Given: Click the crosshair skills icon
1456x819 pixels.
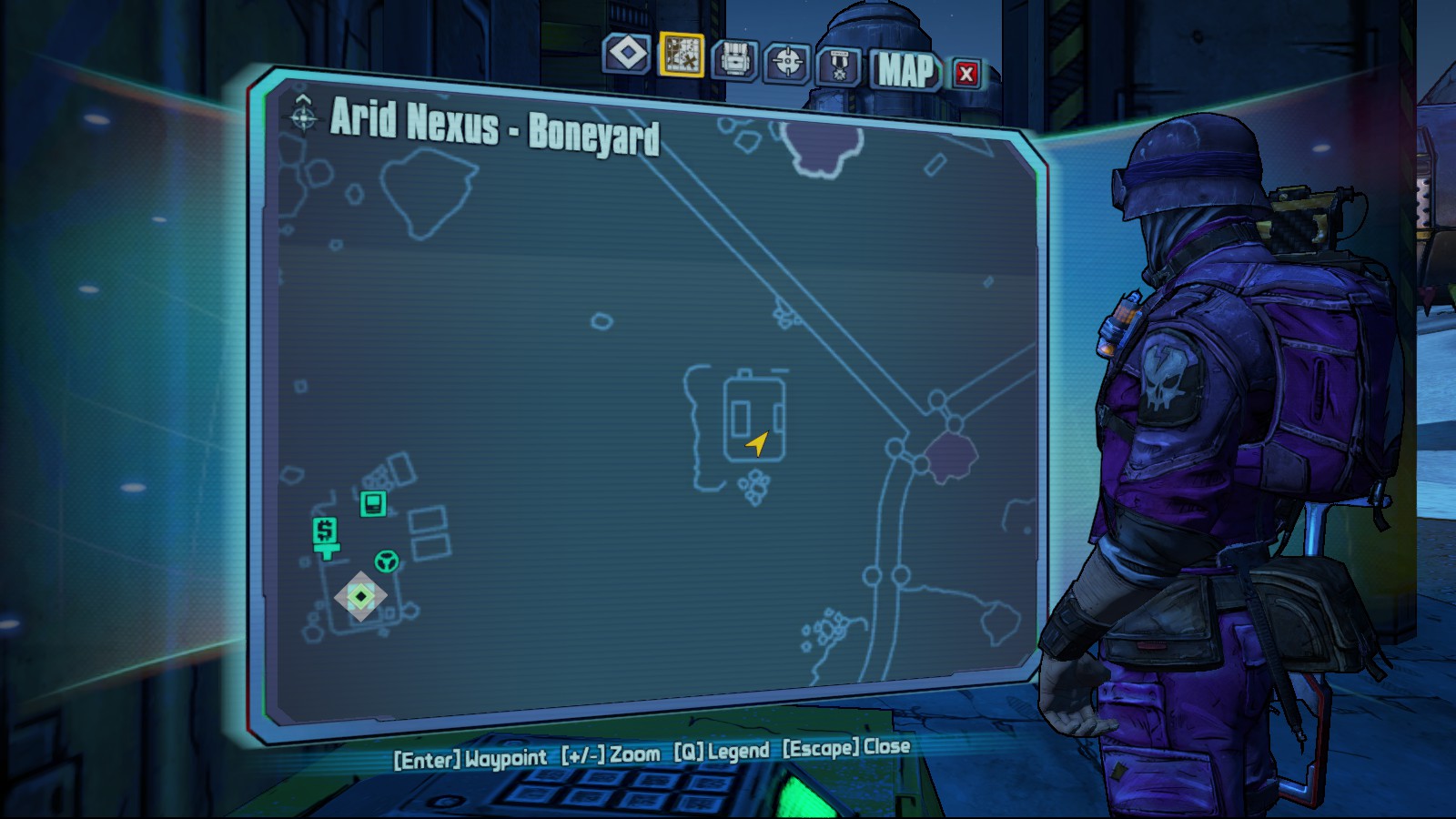Looking at the screenshot, I should [x=788, y=62].
